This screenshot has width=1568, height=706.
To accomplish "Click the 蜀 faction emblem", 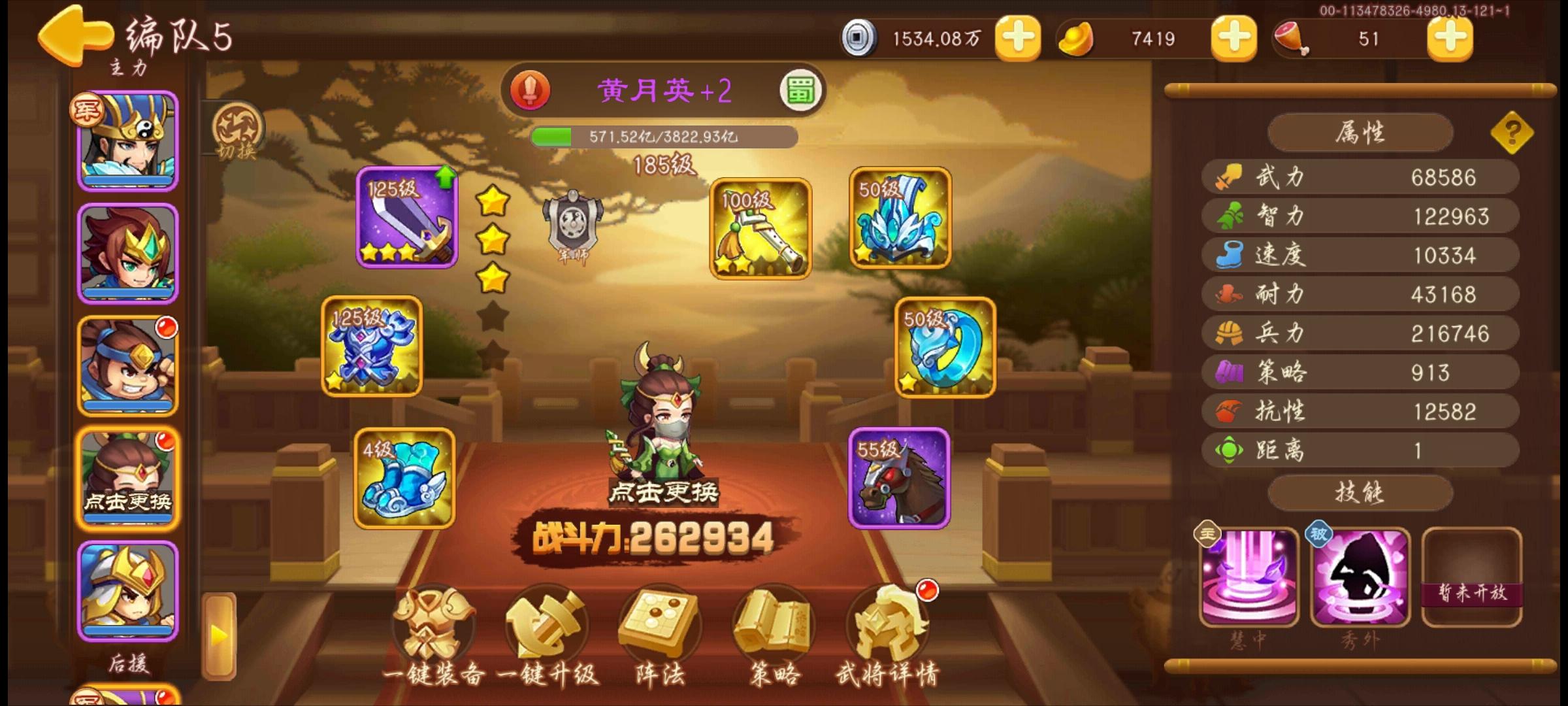I will (x=802, y=89).
